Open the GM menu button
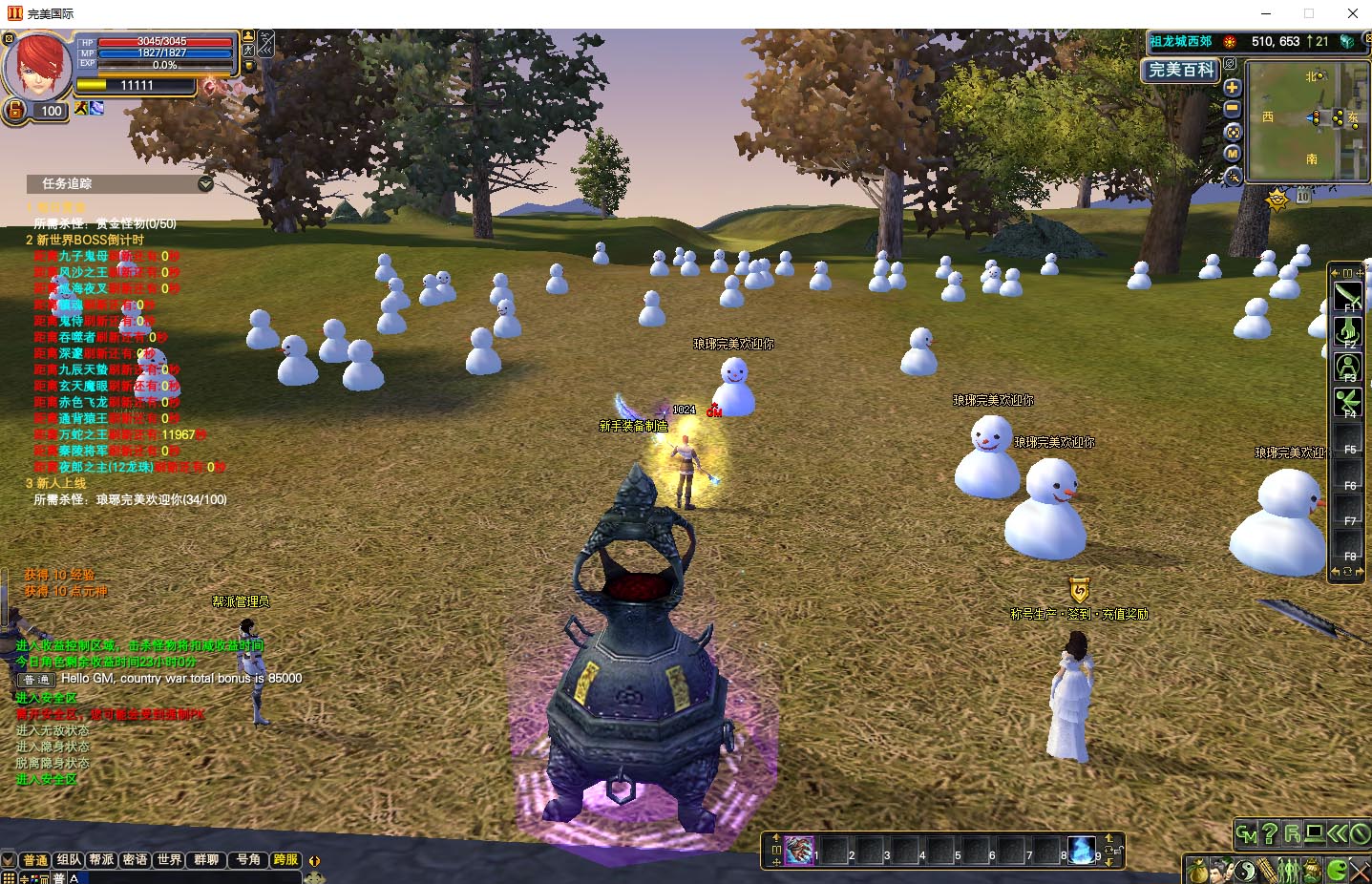Screen dimensions: 1372x884 (1246, 834)
